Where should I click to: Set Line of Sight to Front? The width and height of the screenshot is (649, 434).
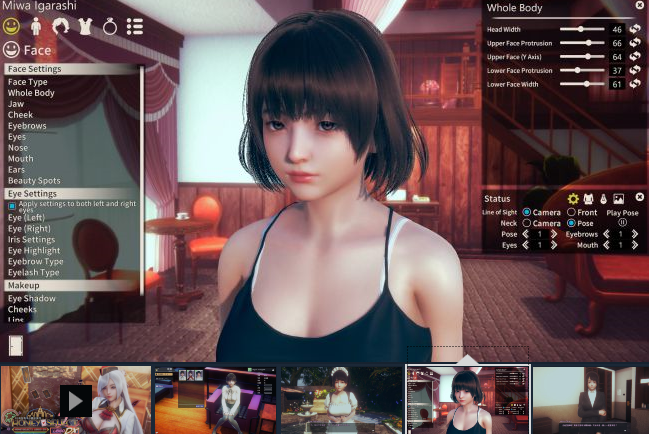[x=571, y=213]
